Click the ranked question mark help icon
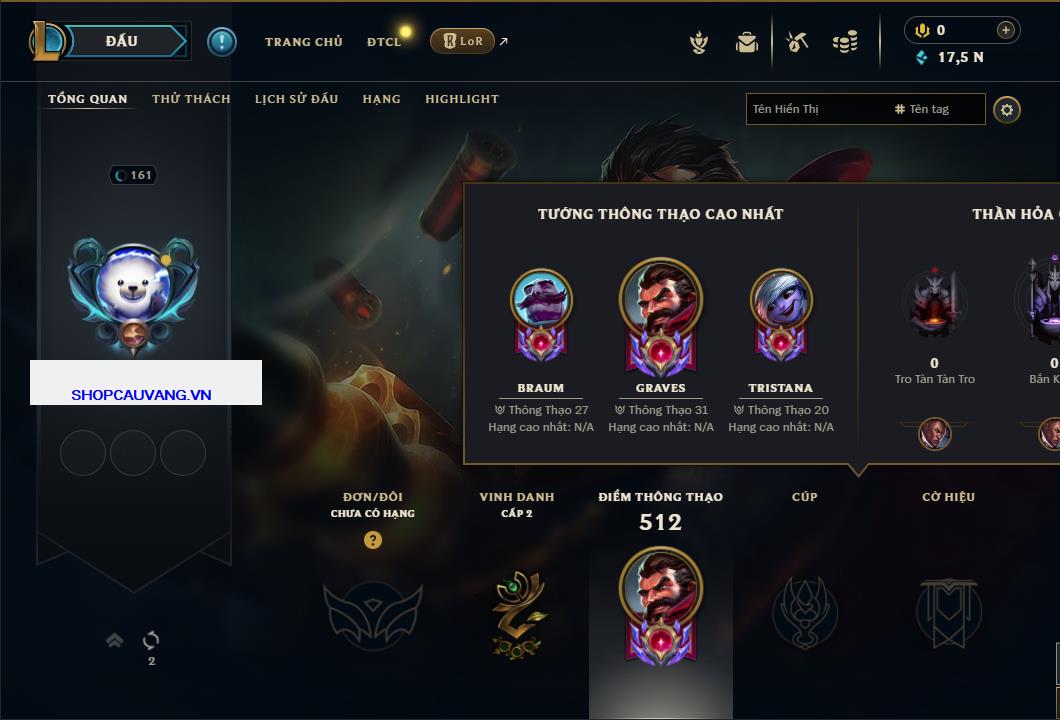The image size is (1060, 720). [373, 540]
